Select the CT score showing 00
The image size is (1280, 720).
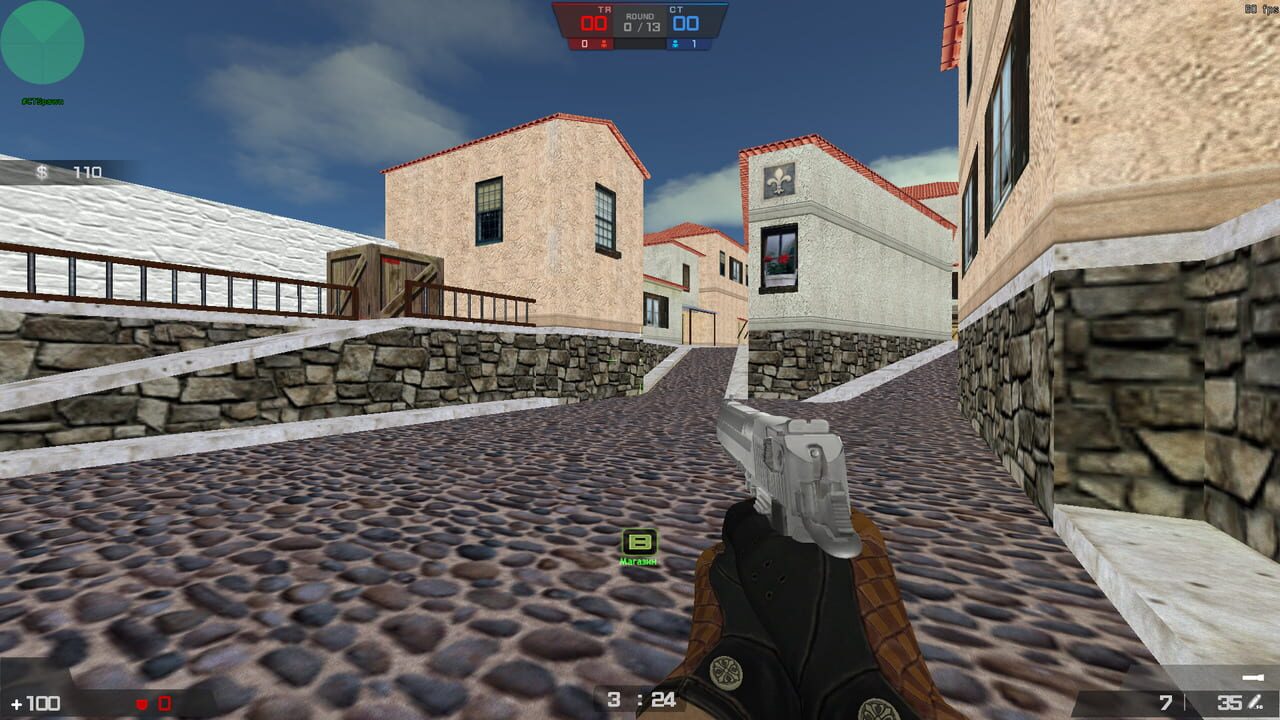click(x=686, y=24)
